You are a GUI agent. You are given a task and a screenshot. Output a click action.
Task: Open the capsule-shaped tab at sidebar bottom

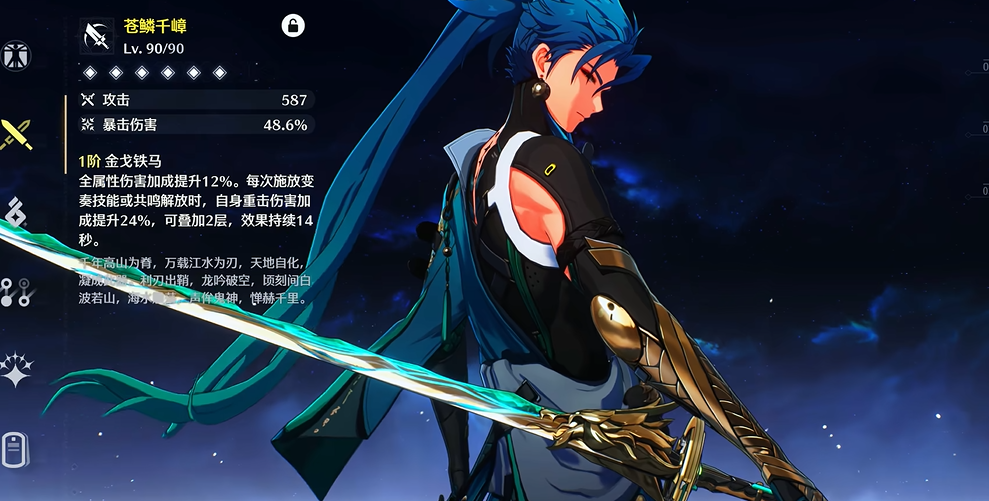pos(14,448)
